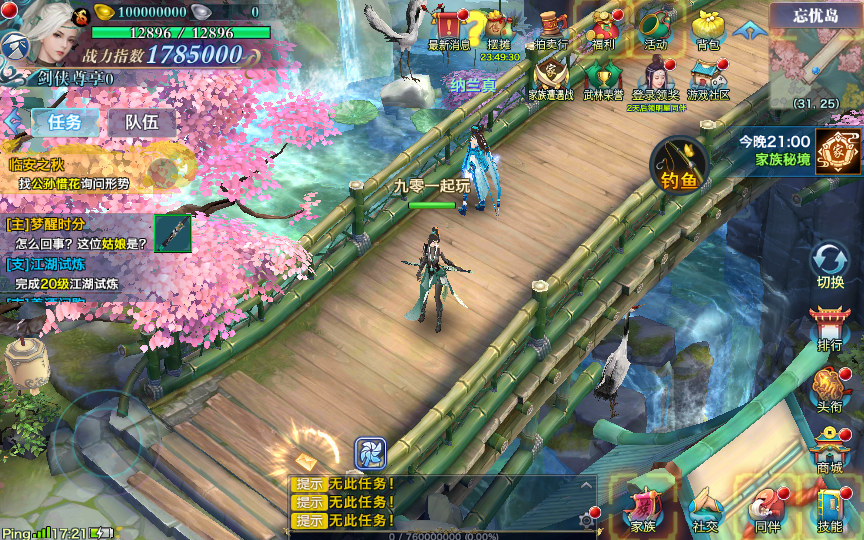Start 钓鱼 fishing
Screen dimensions: 864x540
[x=679, y=163]
